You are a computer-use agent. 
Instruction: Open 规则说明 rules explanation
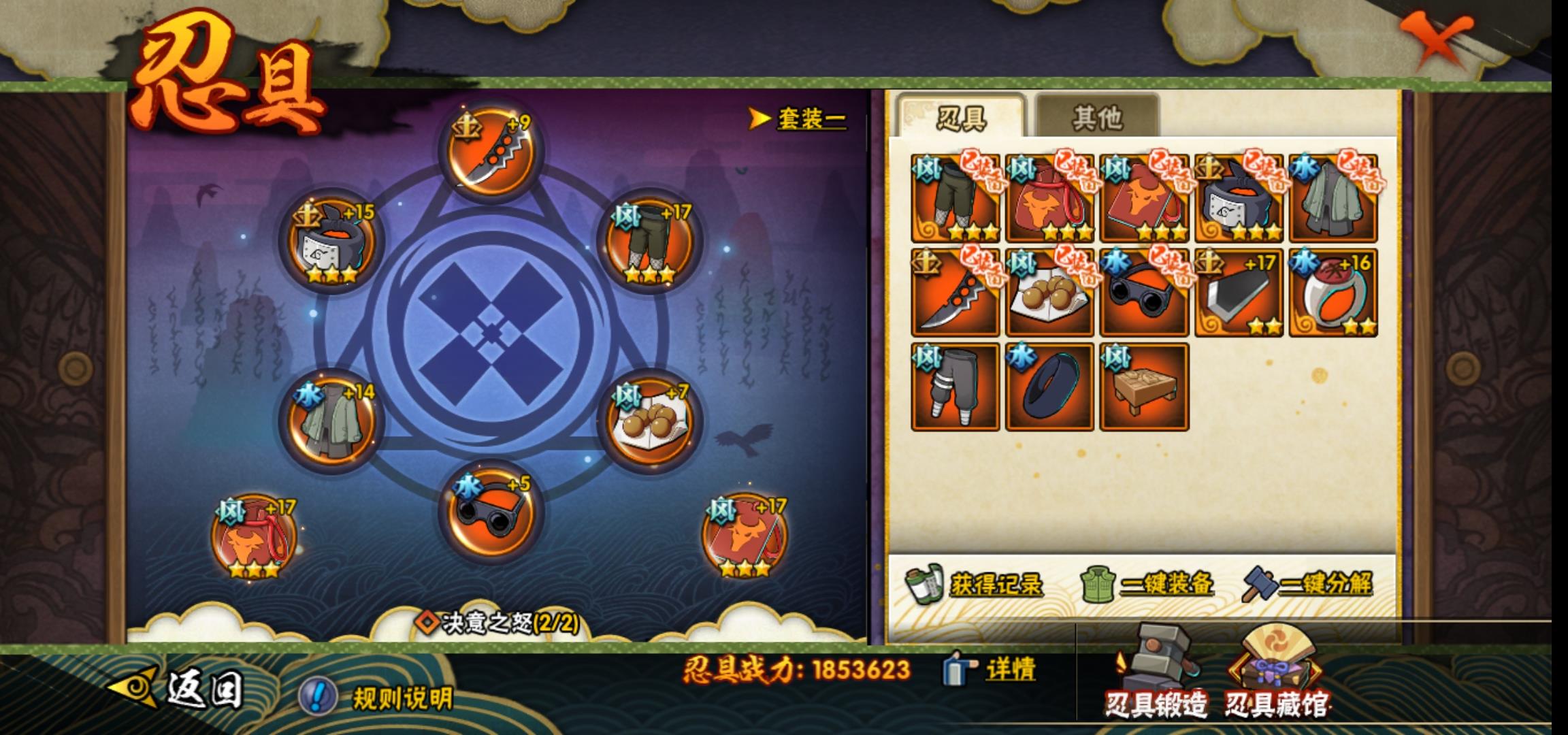point(377,698)
